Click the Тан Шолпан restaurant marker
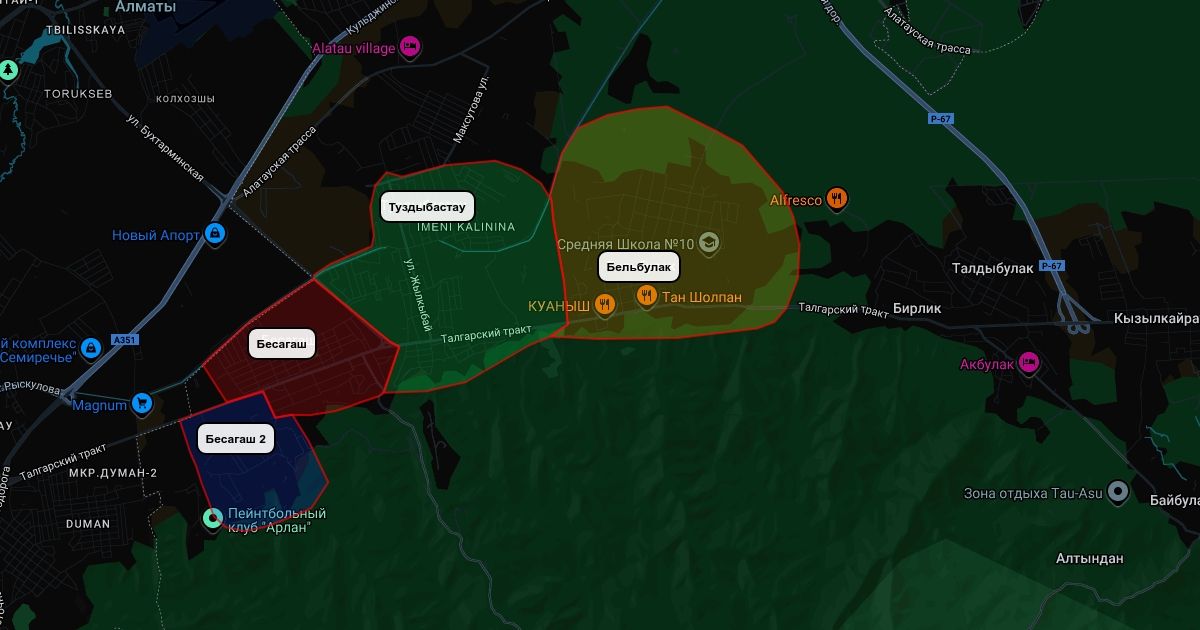The width and height of the screenshot is (1200, 630). 647,296
